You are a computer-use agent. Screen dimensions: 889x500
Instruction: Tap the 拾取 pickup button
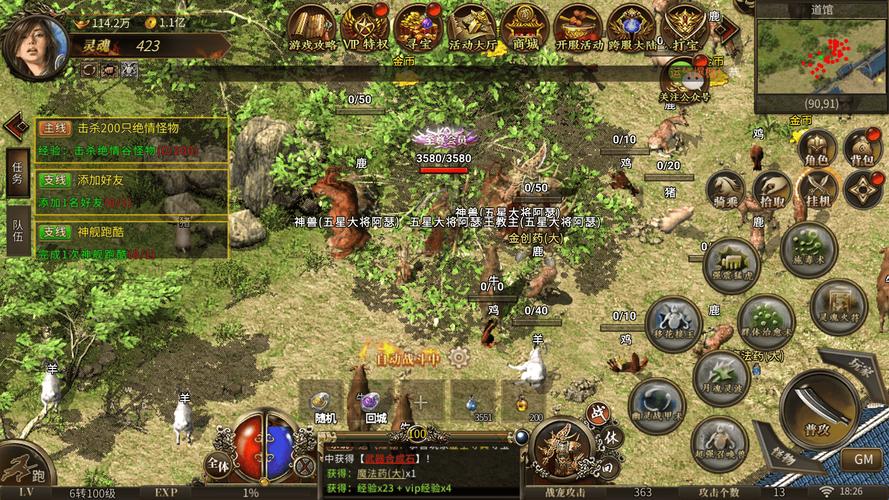[x=771, y=190]
